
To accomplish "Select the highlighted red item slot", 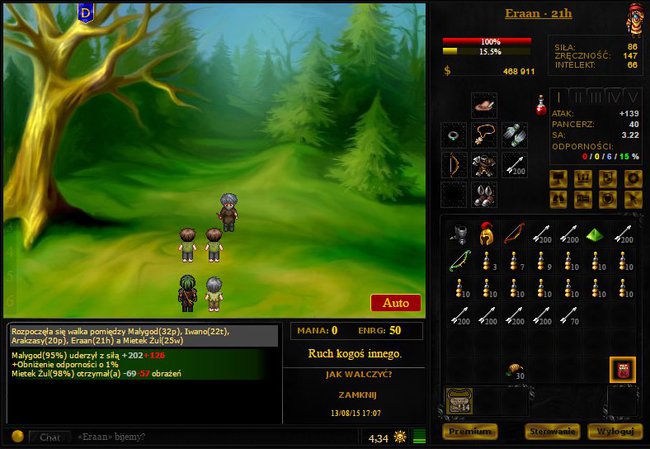I will [624, 371].
